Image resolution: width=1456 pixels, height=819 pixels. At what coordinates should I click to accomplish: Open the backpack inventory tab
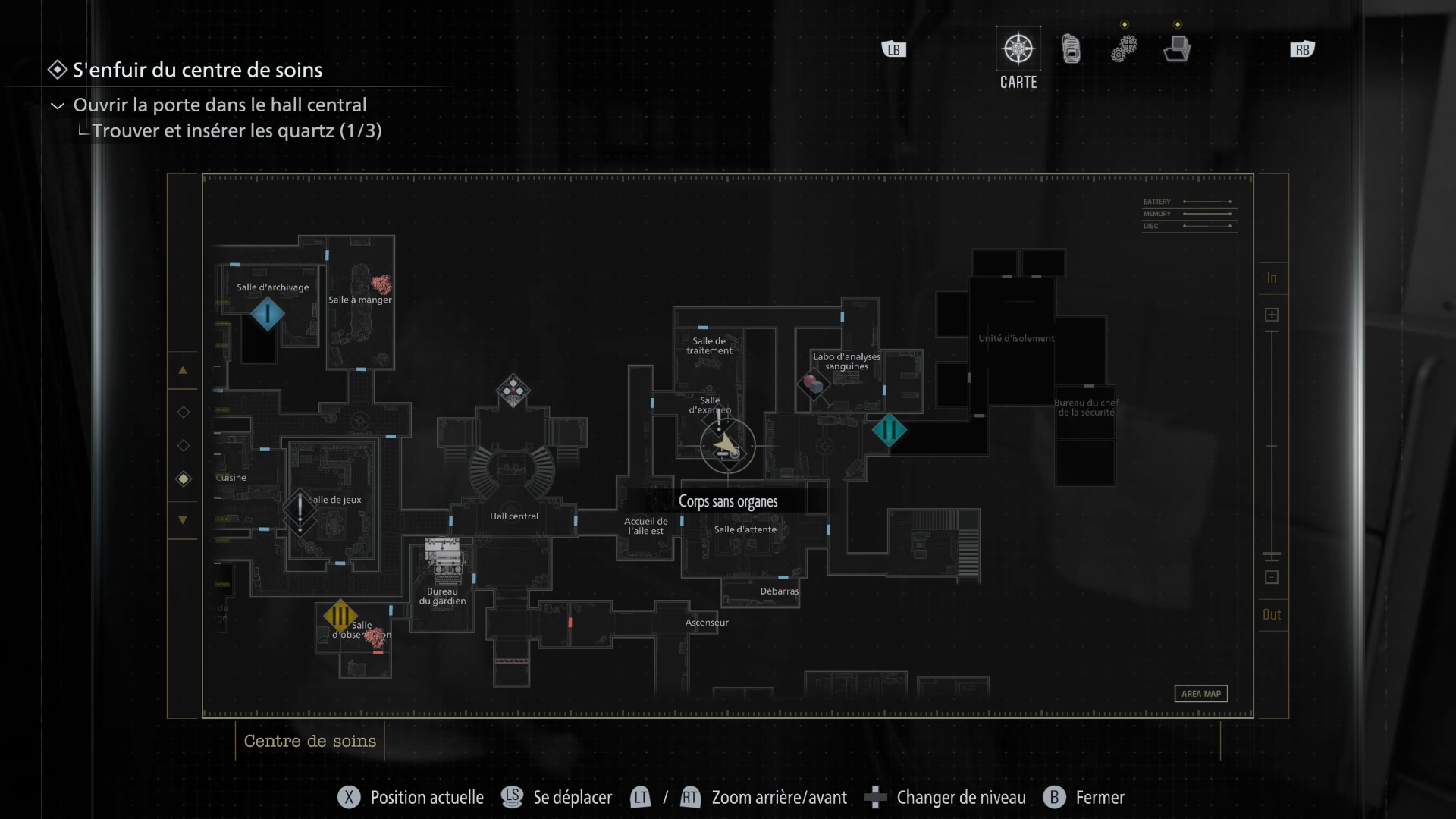(1071, 49)
